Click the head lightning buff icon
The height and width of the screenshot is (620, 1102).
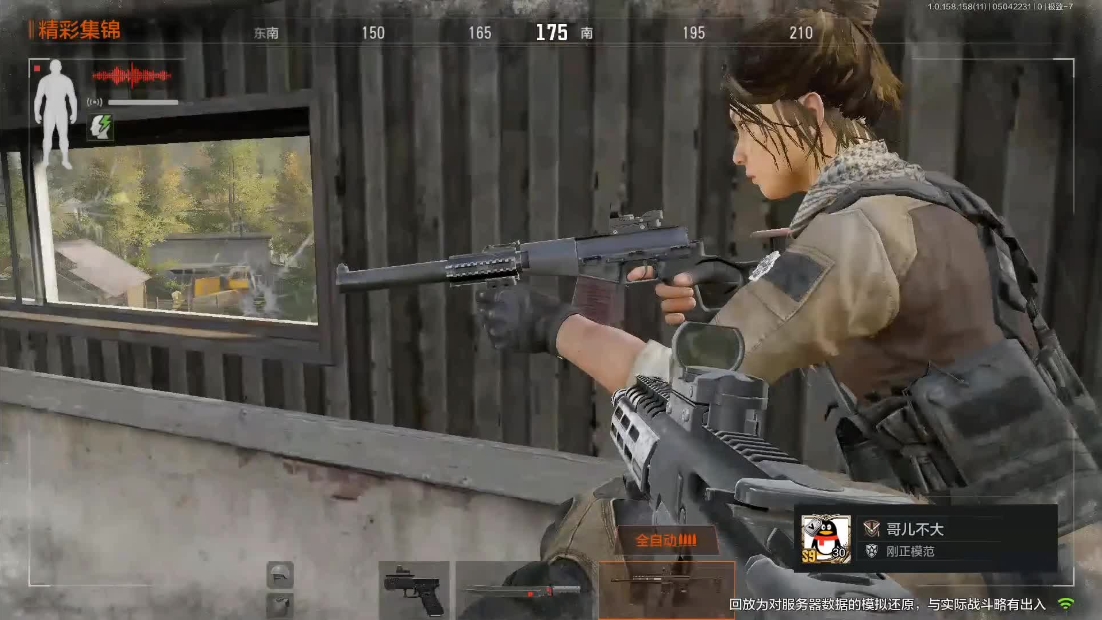pos(100,126)
